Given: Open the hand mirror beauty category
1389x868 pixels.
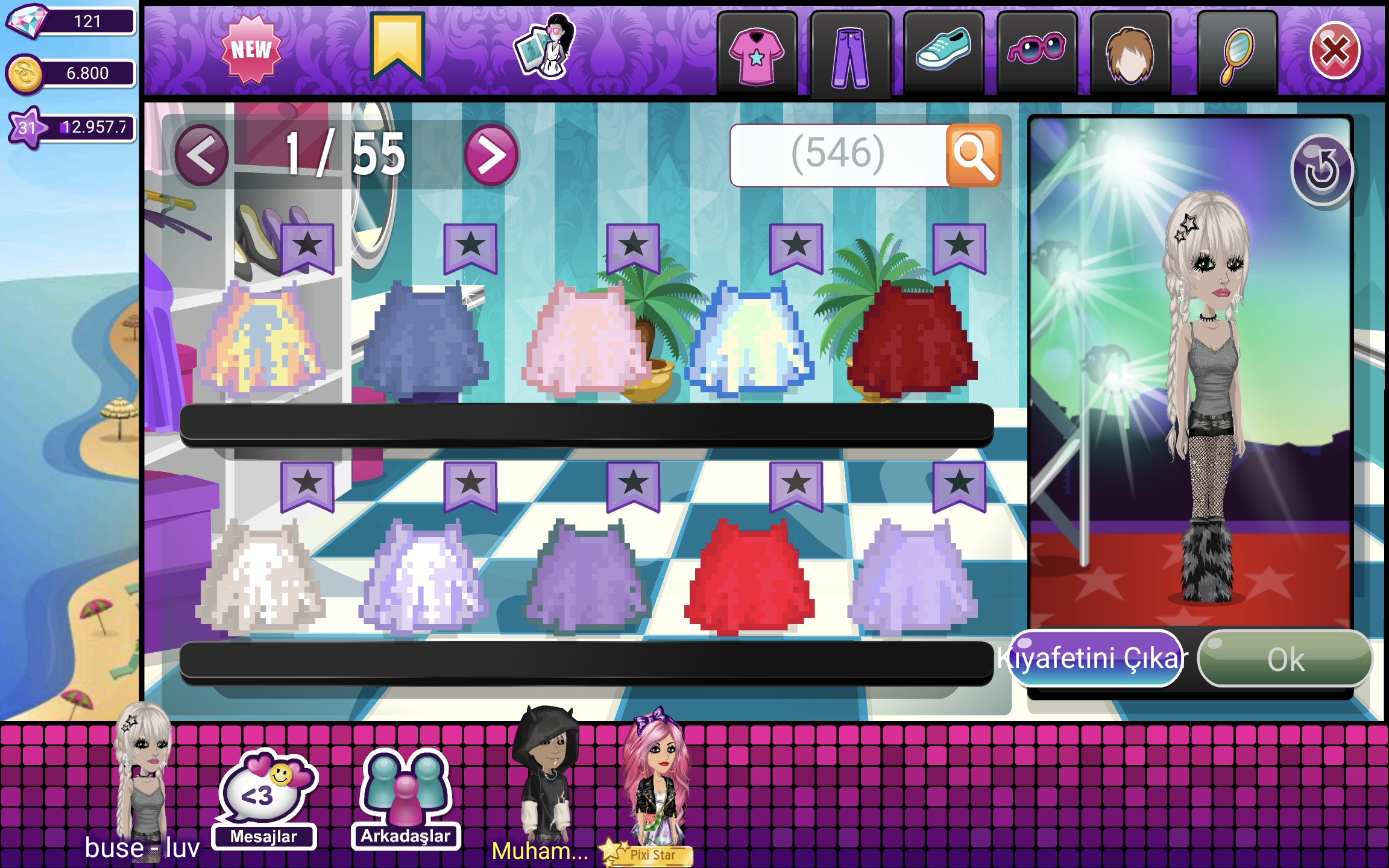Looking at the screenshot, I should pos(1236,54).
